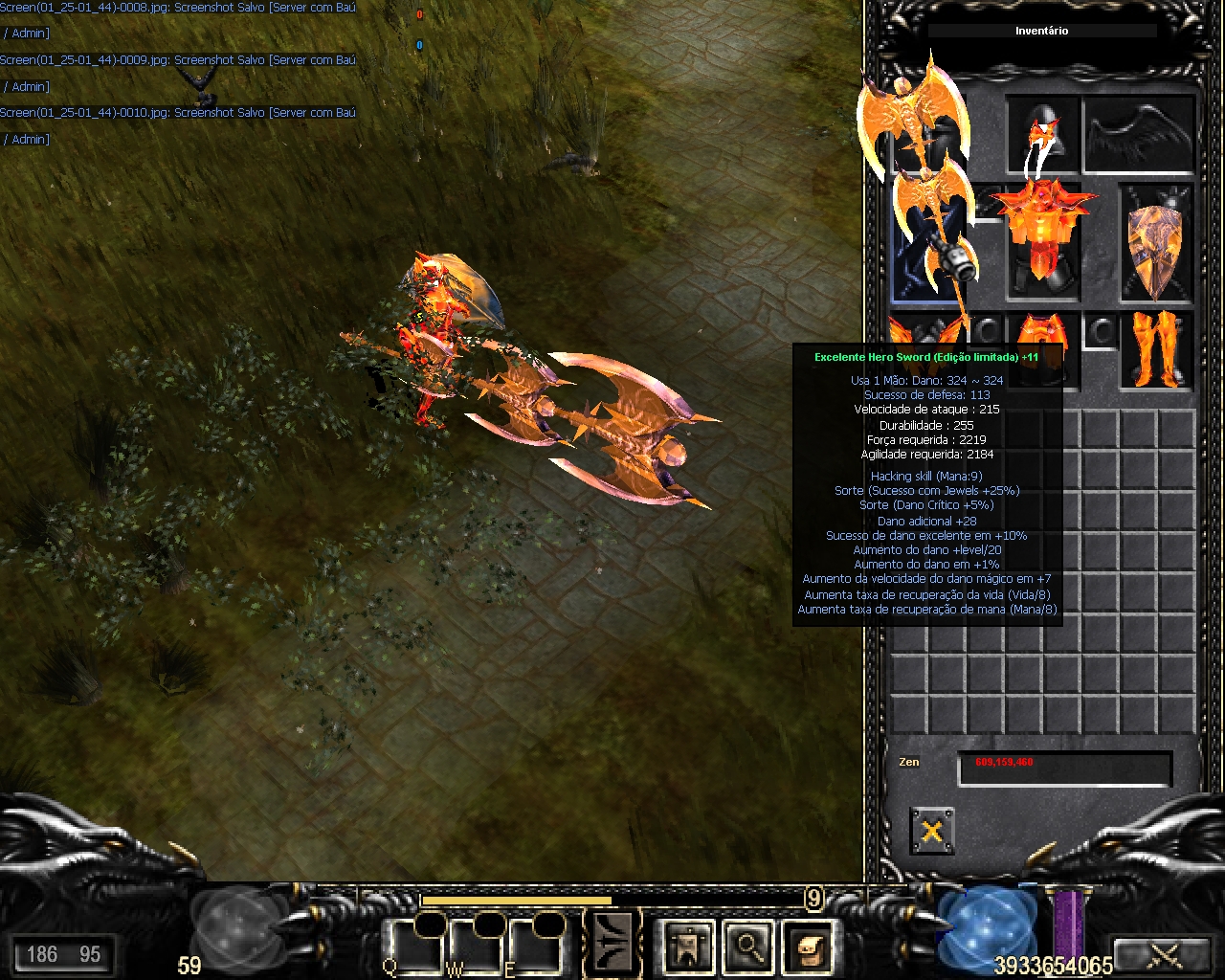Click the empty wings equipment slot

tap(1140, 134)
